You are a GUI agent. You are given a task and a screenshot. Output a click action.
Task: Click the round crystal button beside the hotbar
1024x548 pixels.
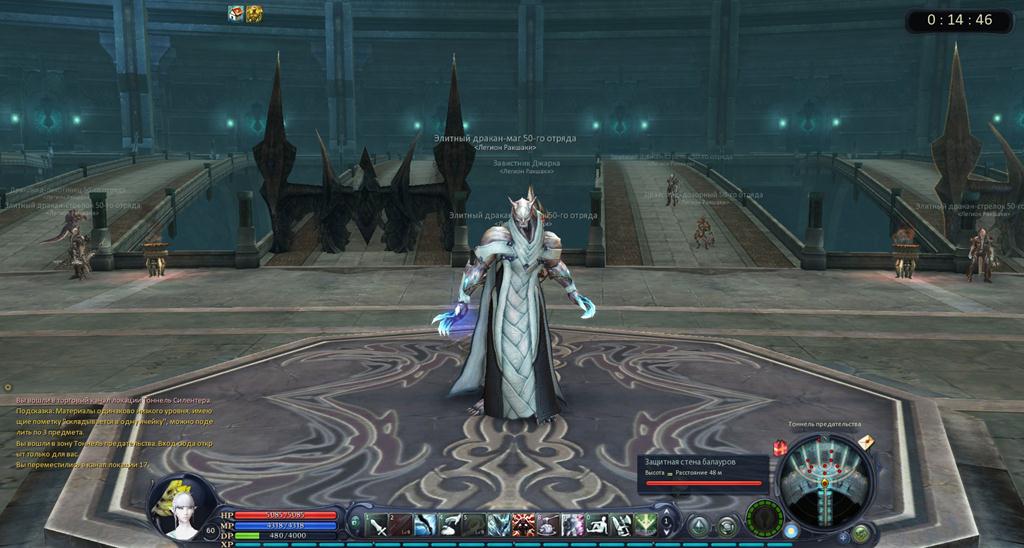click(x=699, y=525)
